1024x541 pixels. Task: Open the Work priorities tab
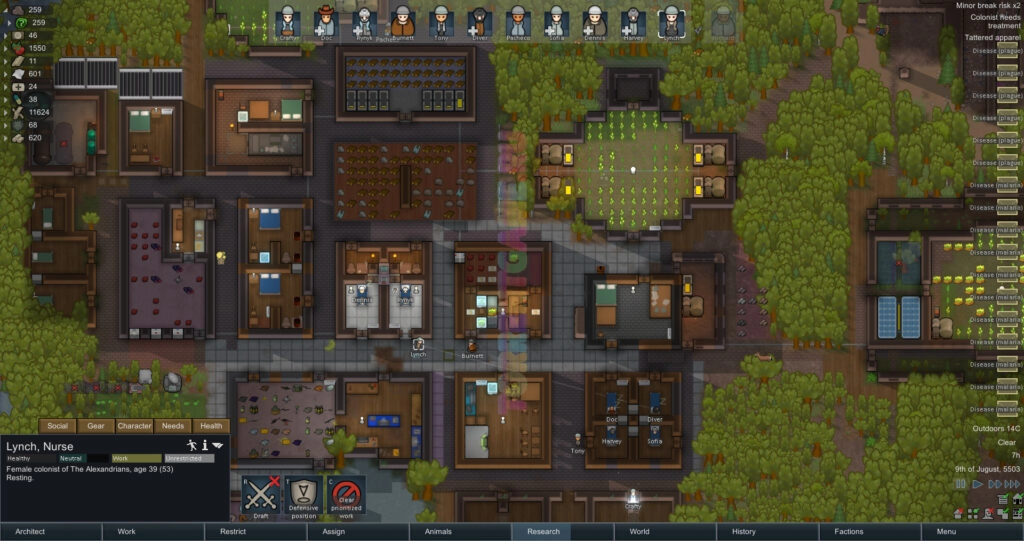coord(126,532)
